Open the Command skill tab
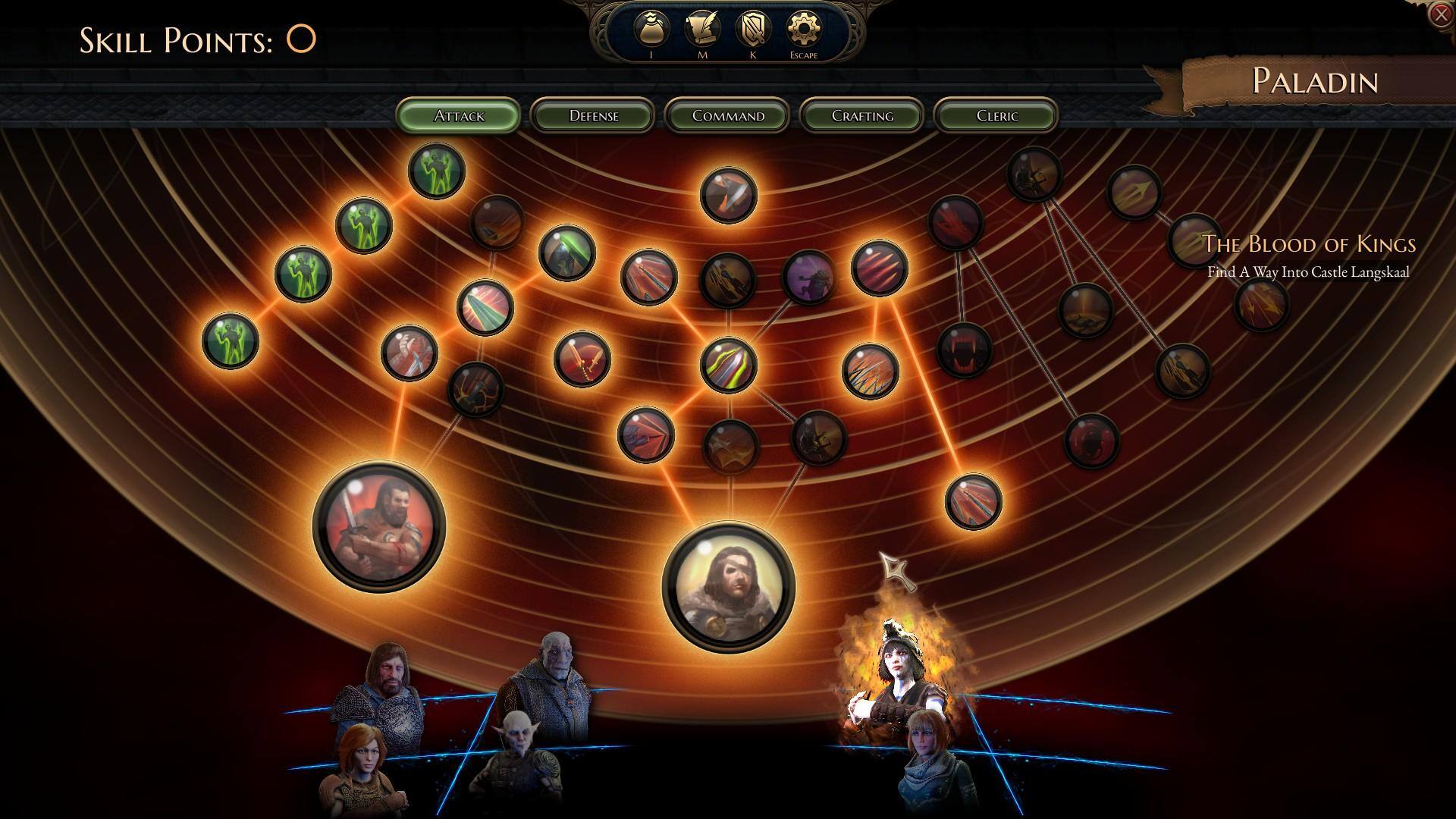 click(728, 115)
